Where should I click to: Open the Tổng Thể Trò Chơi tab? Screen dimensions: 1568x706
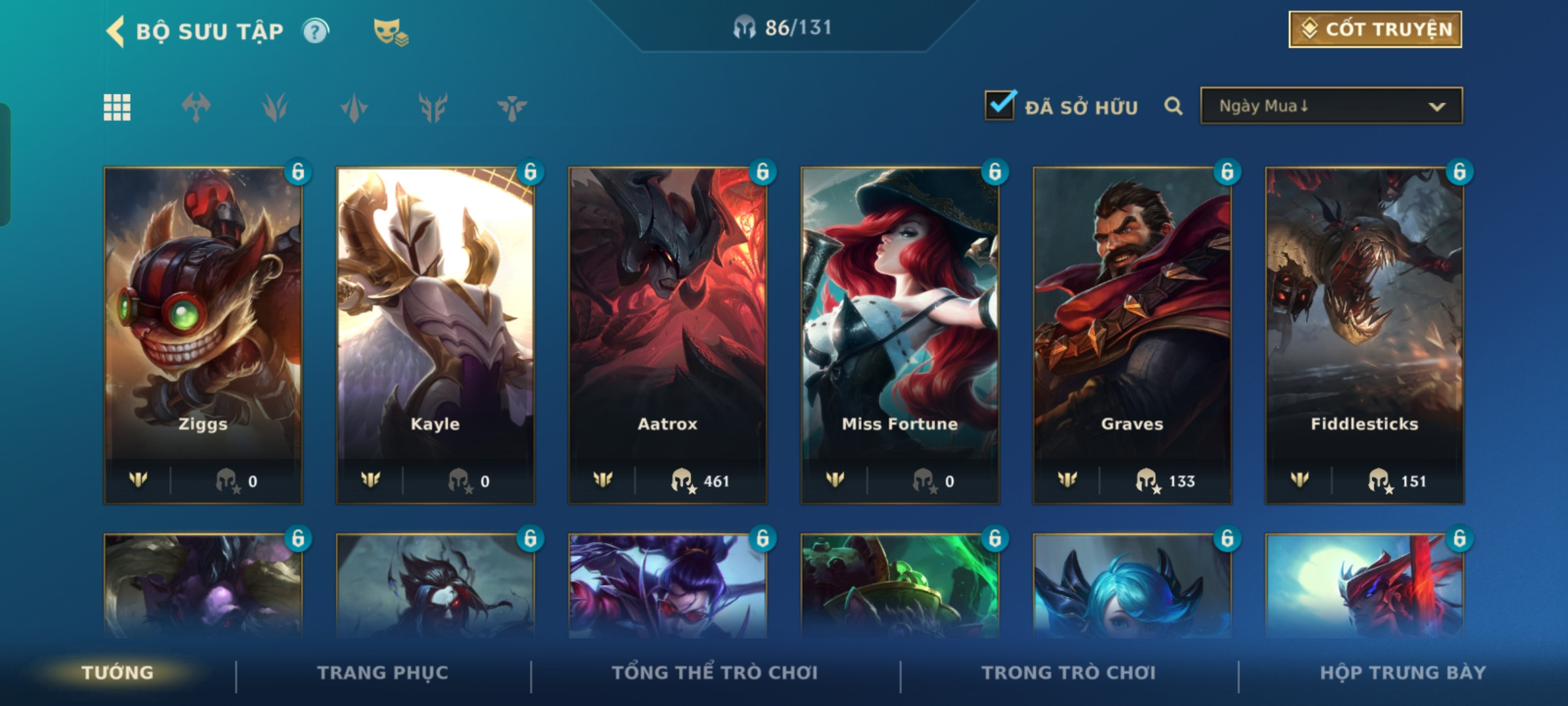(715, 673)
